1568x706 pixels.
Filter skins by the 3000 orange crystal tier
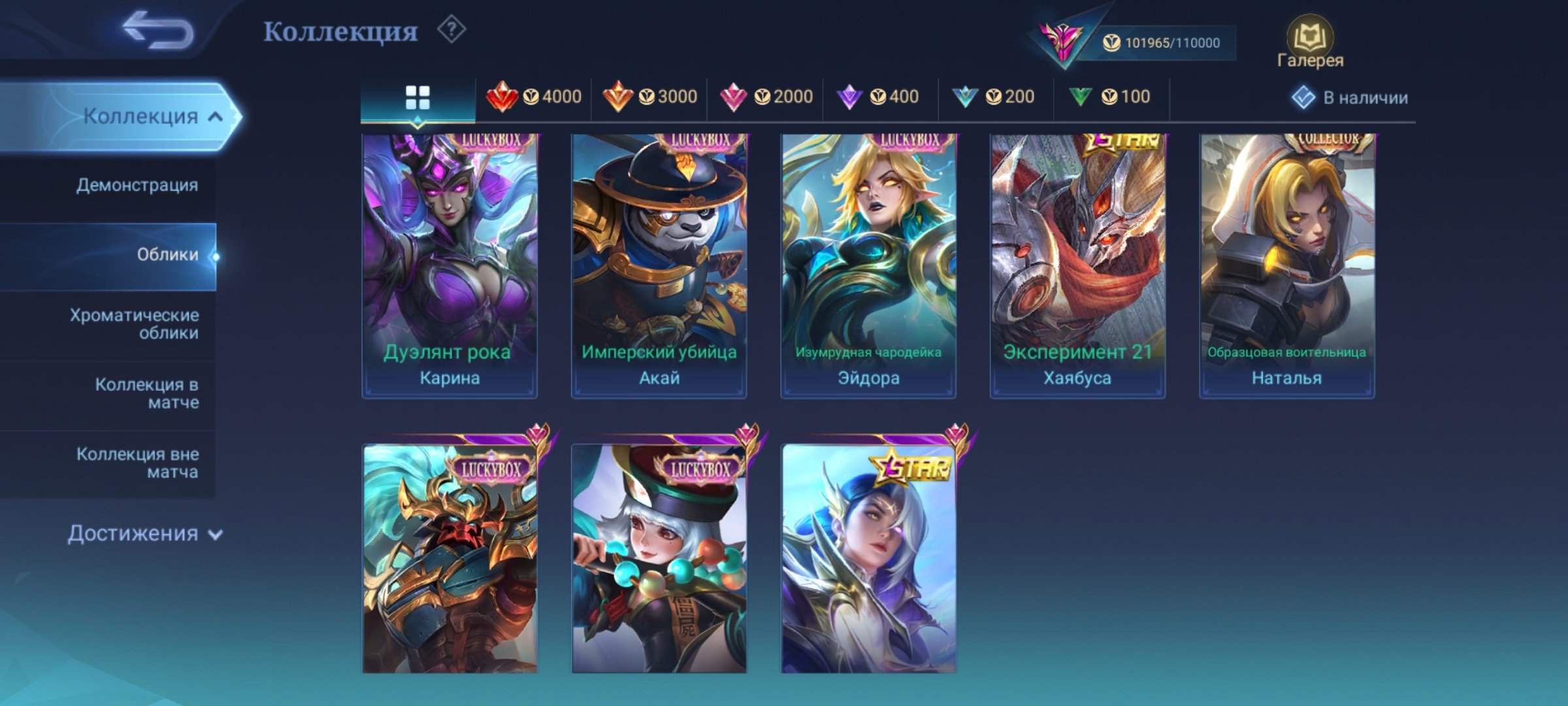(x=650, y=96)
